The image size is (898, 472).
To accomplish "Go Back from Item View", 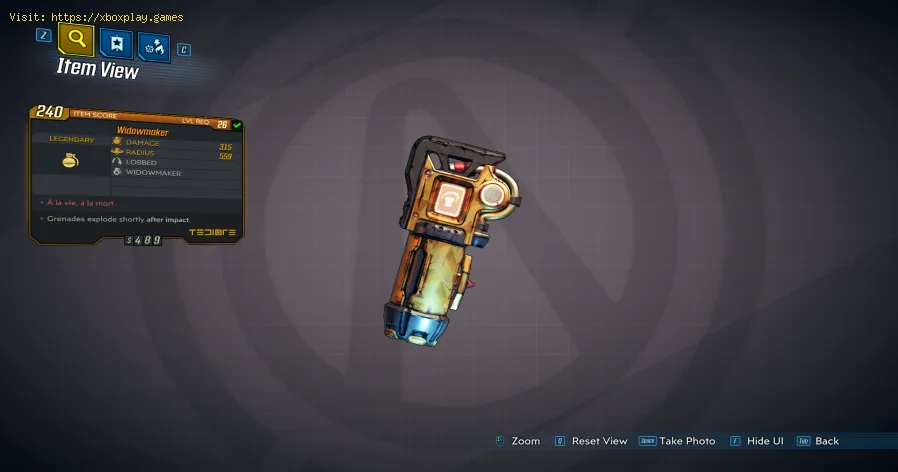I will tap(826, 441).
